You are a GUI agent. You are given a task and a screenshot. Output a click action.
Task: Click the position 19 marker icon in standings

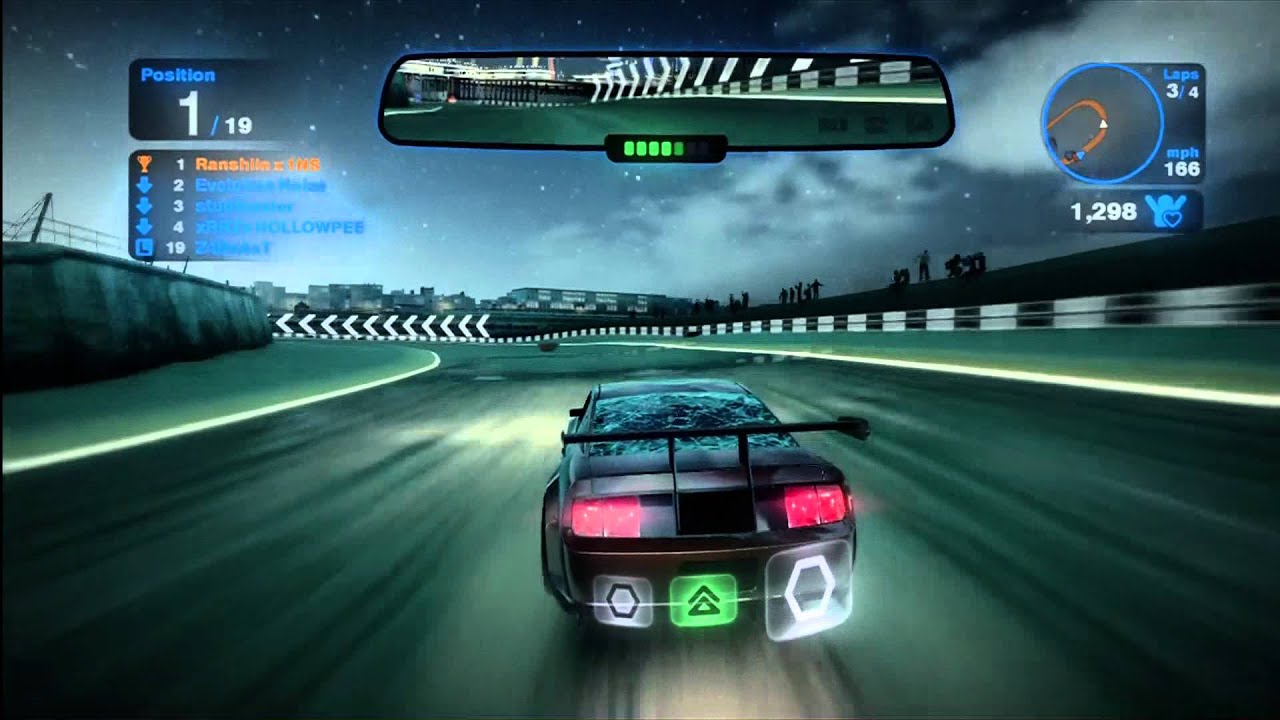(x=145, y=245)
